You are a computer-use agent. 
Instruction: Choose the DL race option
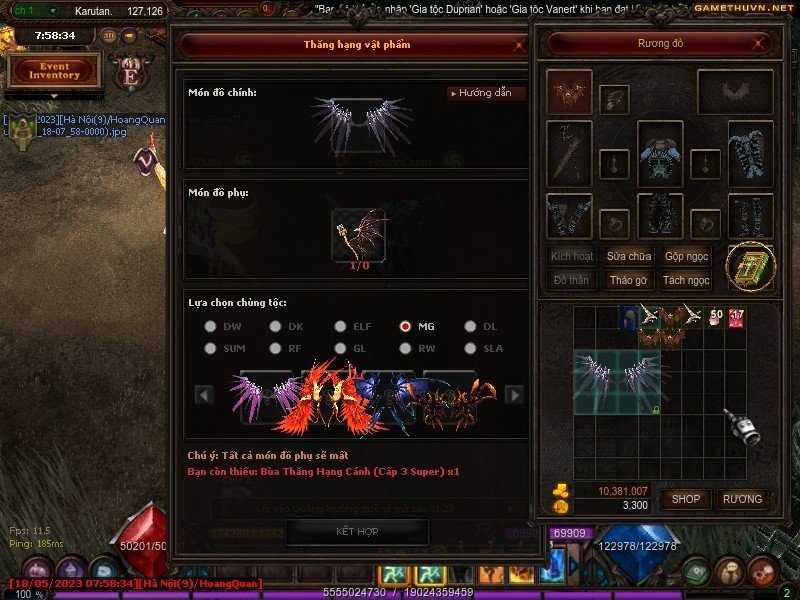click(x=470, y=326)
